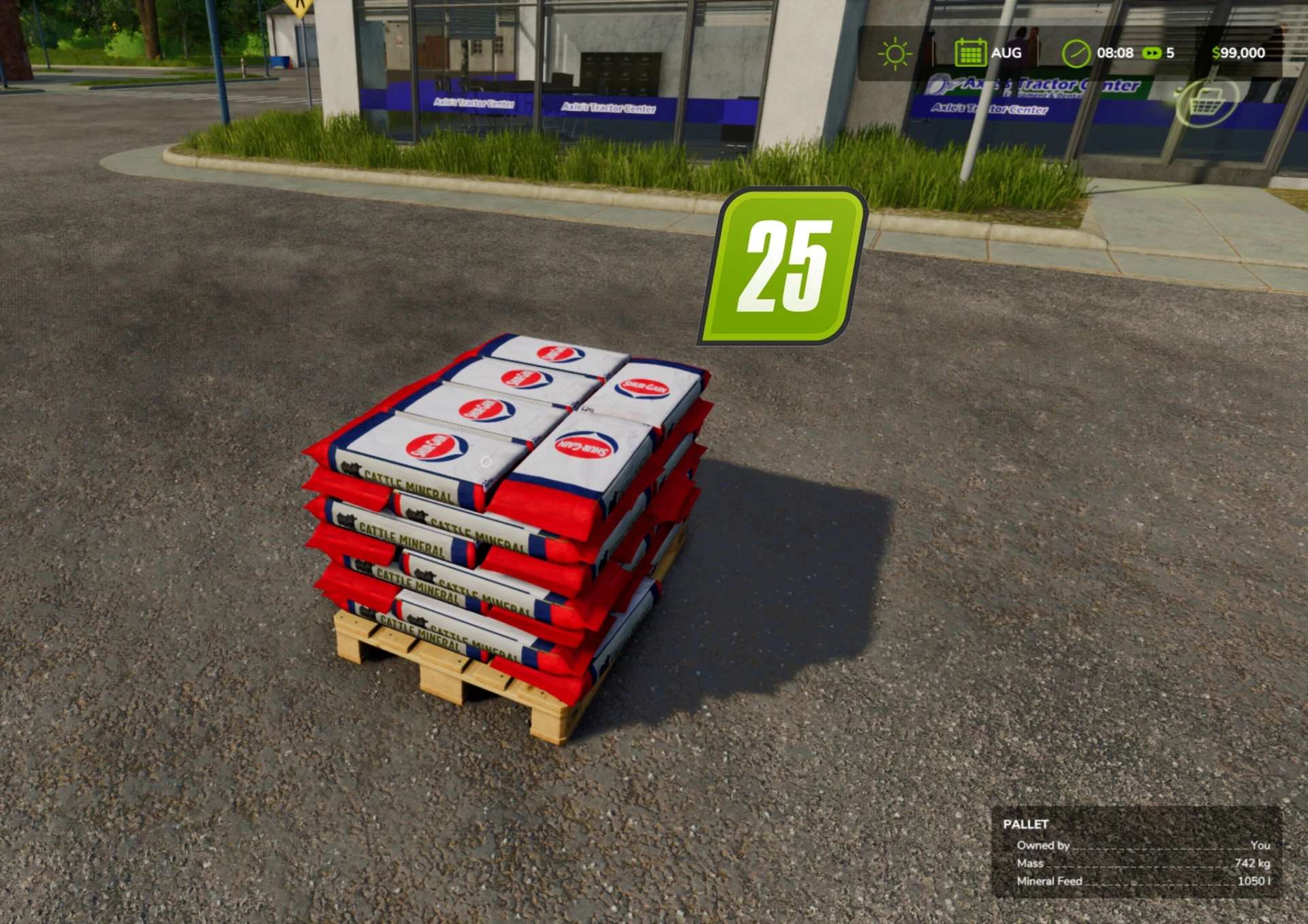Click the fast-forward time speed icon
Image resolution: width=1308 pixels, height=924 pixels.
(x=1151, y=53)
